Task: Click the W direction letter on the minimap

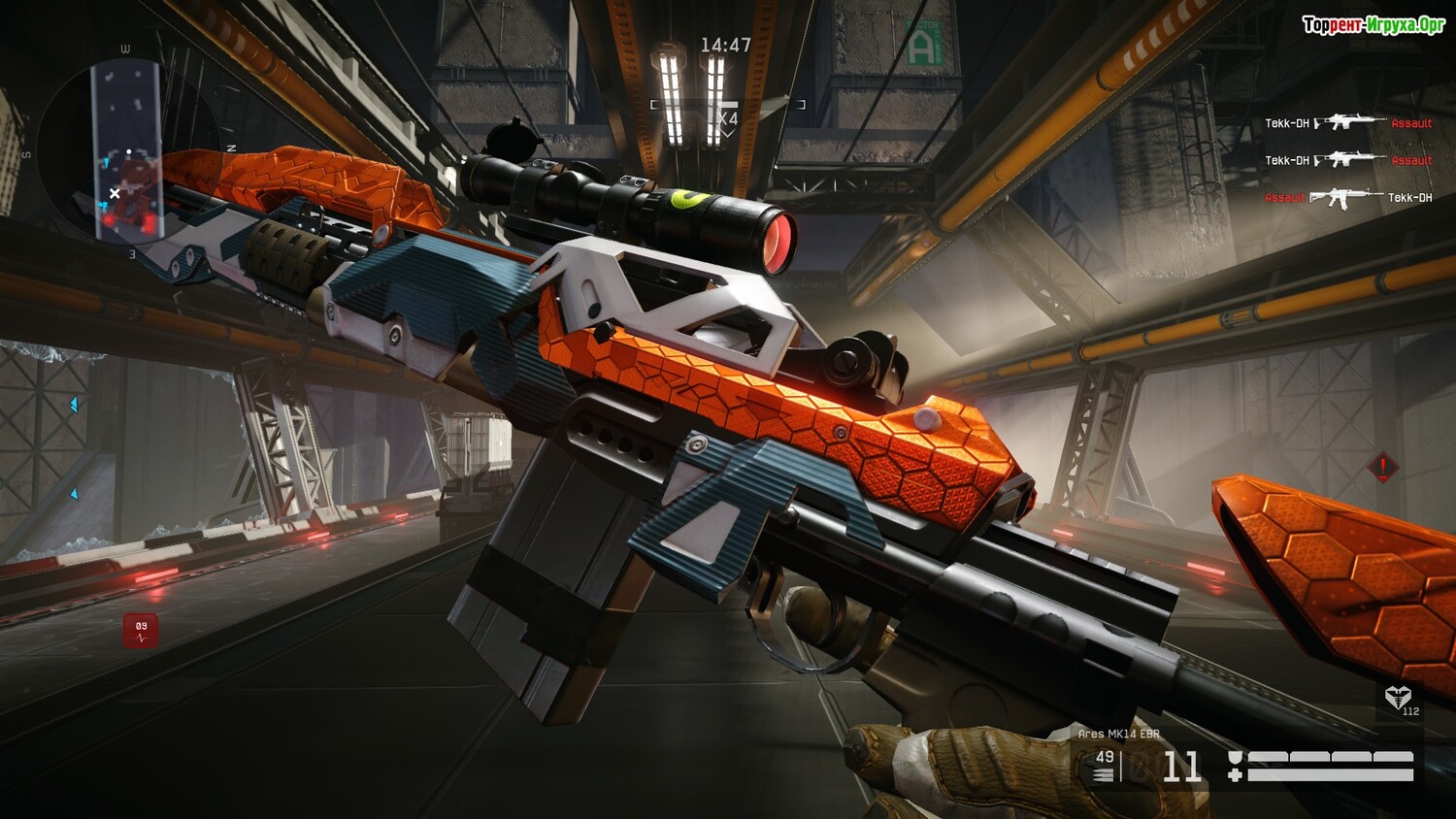Action: click(123, 48)
